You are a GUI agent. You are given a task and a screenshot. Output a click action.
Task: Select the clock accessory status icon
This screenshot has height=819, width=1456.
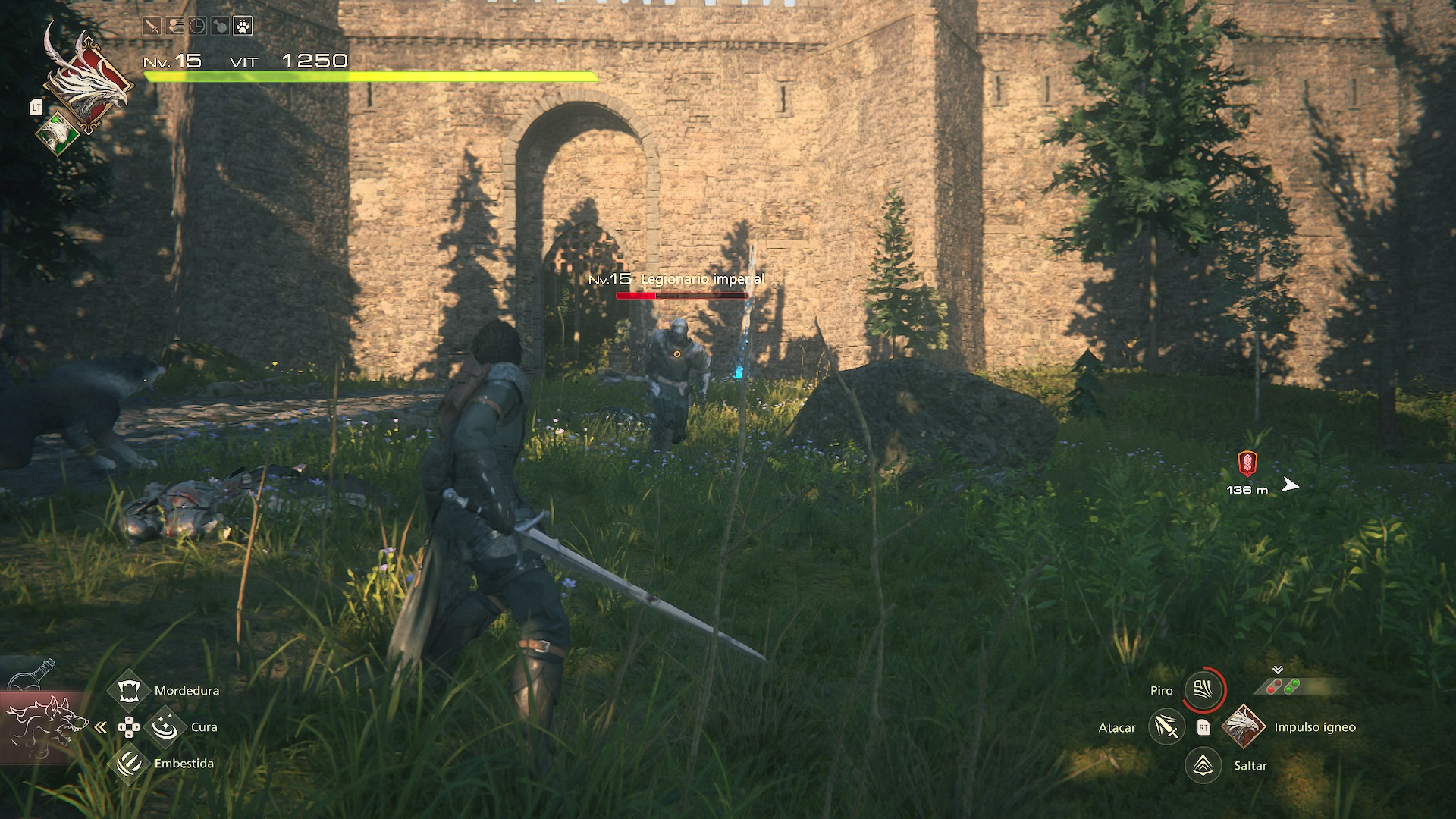tap(197, 27)
